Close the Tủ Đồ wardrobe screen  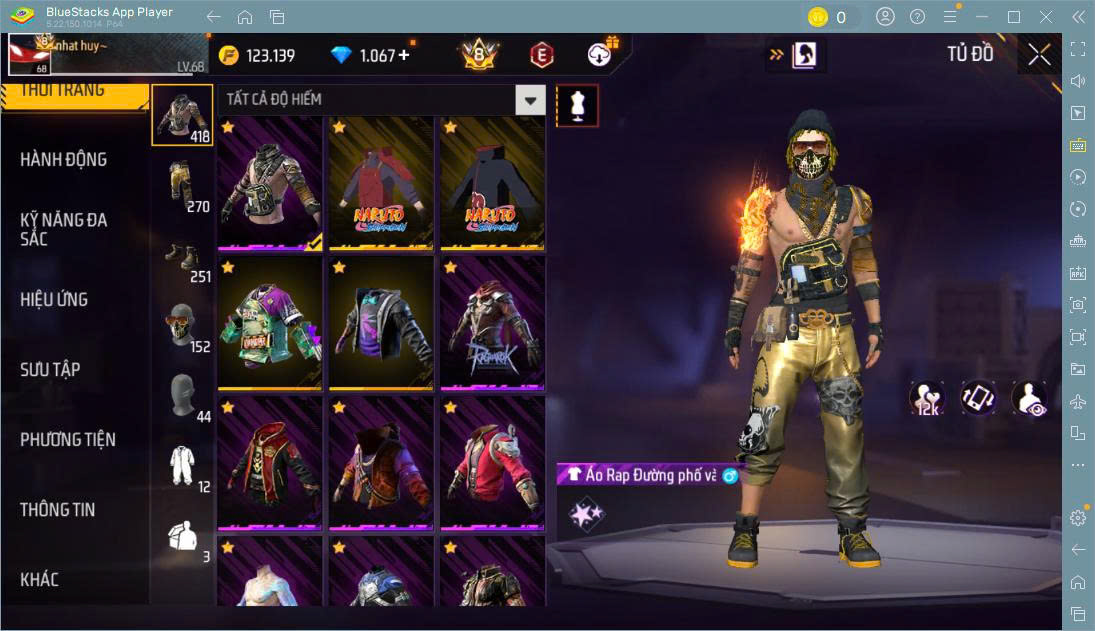point(1039,55)
